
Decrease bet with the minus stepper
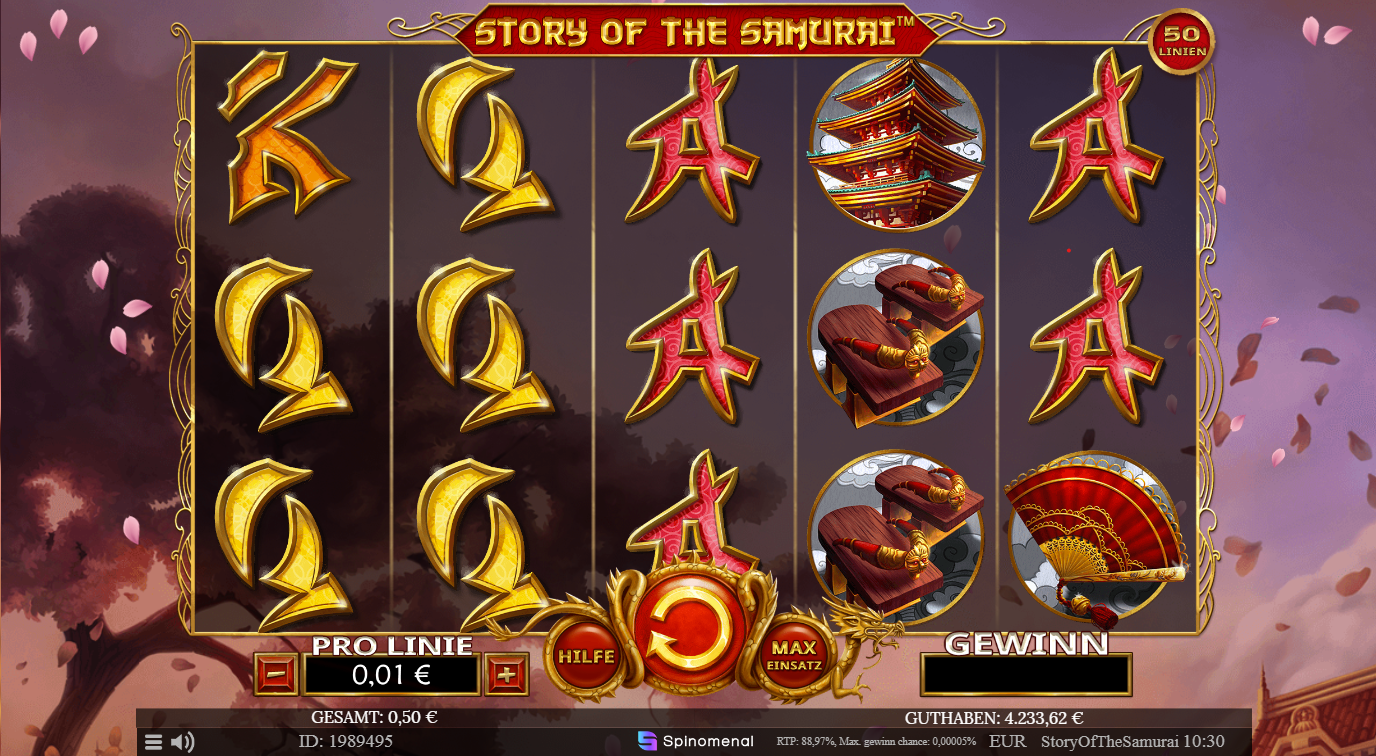pyautogui.click(x=277, y=673)
